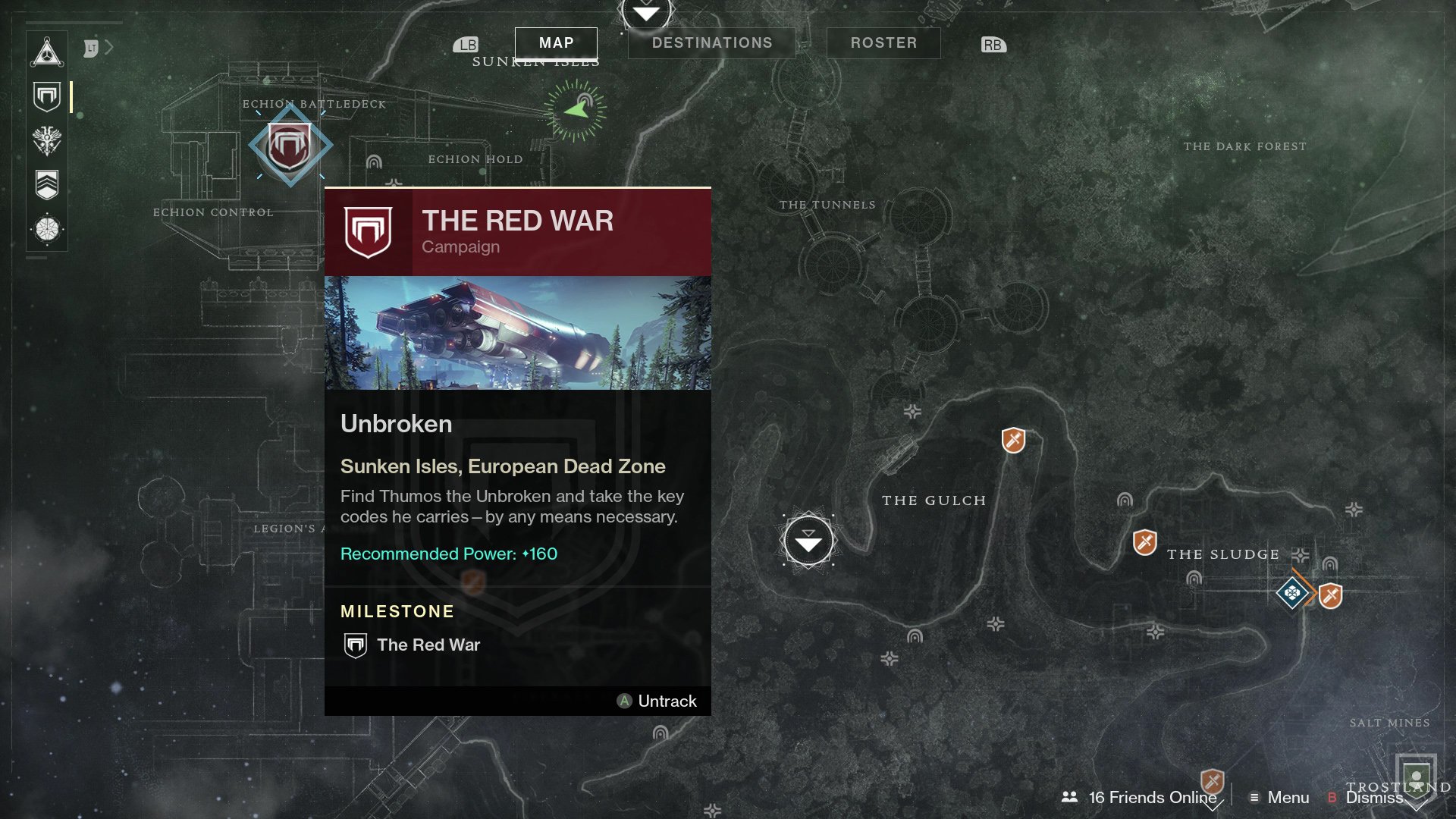Switch to the Destinations tab

[711, 43]
